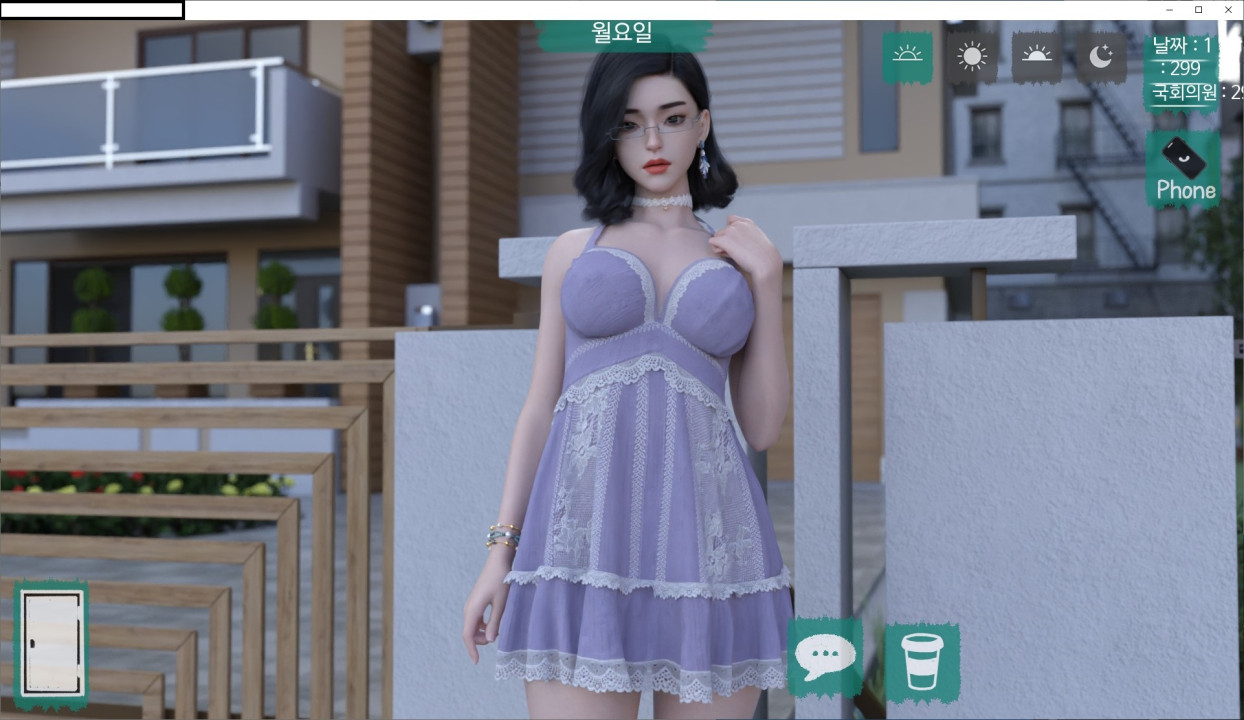Maximize the game window

(1198, 10)
